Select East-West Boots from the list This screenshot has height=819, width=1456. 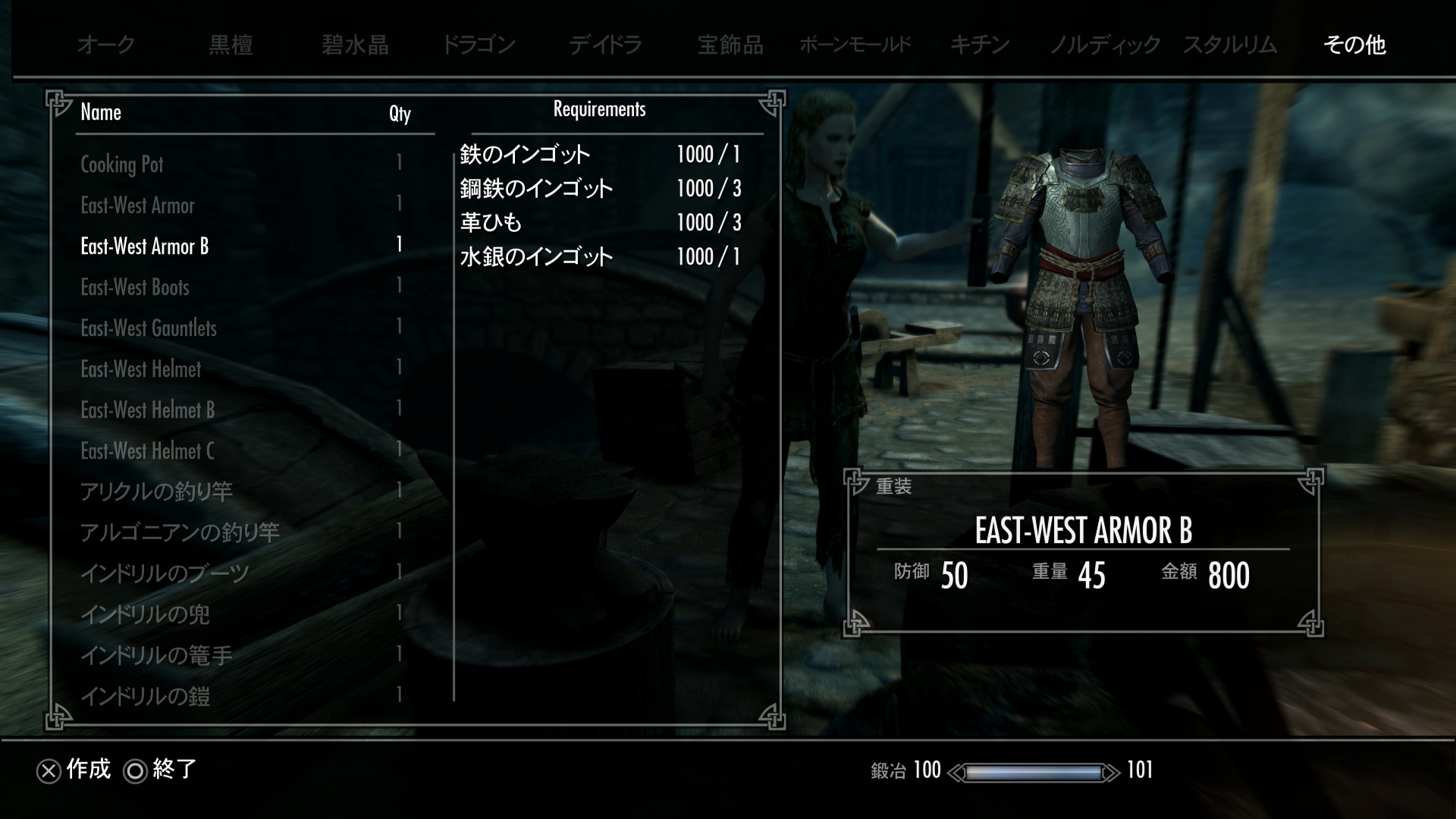[x=135, y=287]
